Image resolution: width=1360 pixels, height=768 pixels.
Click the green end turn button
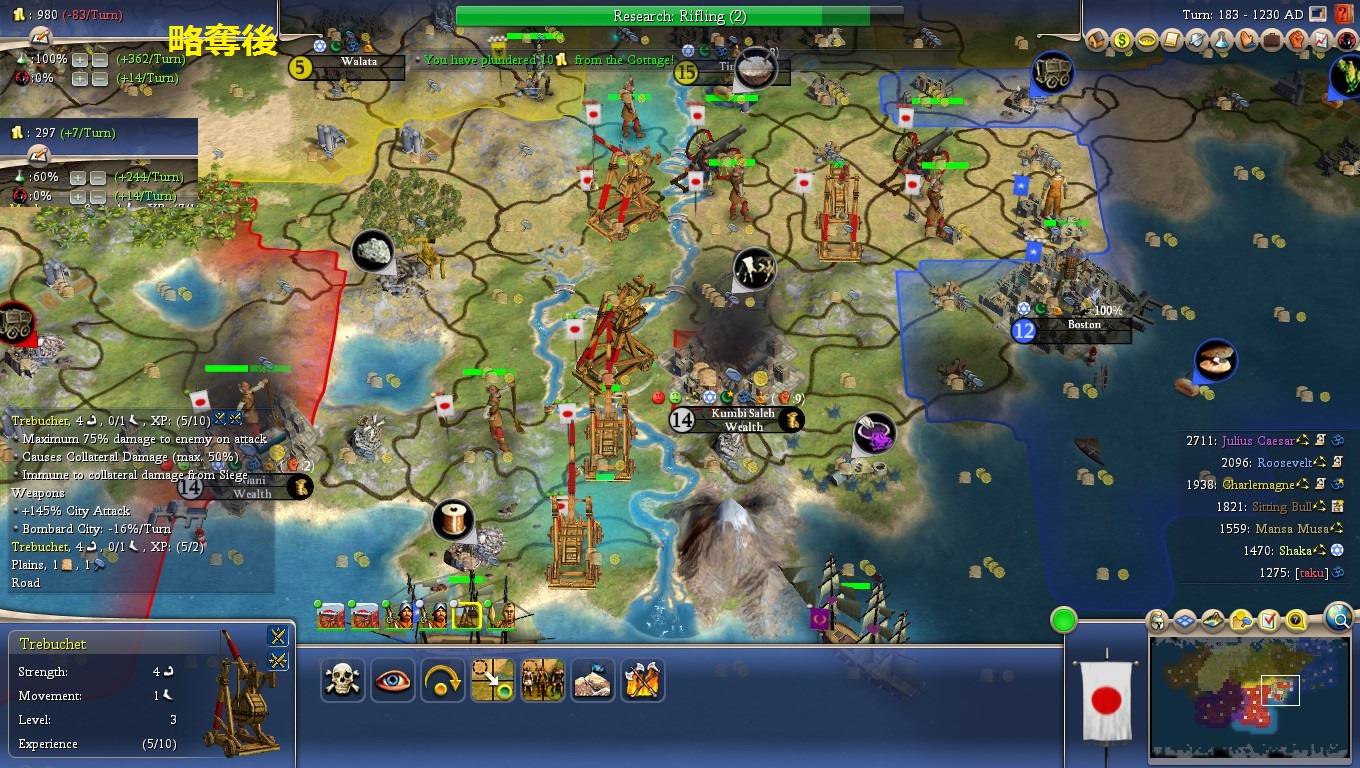click(x=1064, y=620)
